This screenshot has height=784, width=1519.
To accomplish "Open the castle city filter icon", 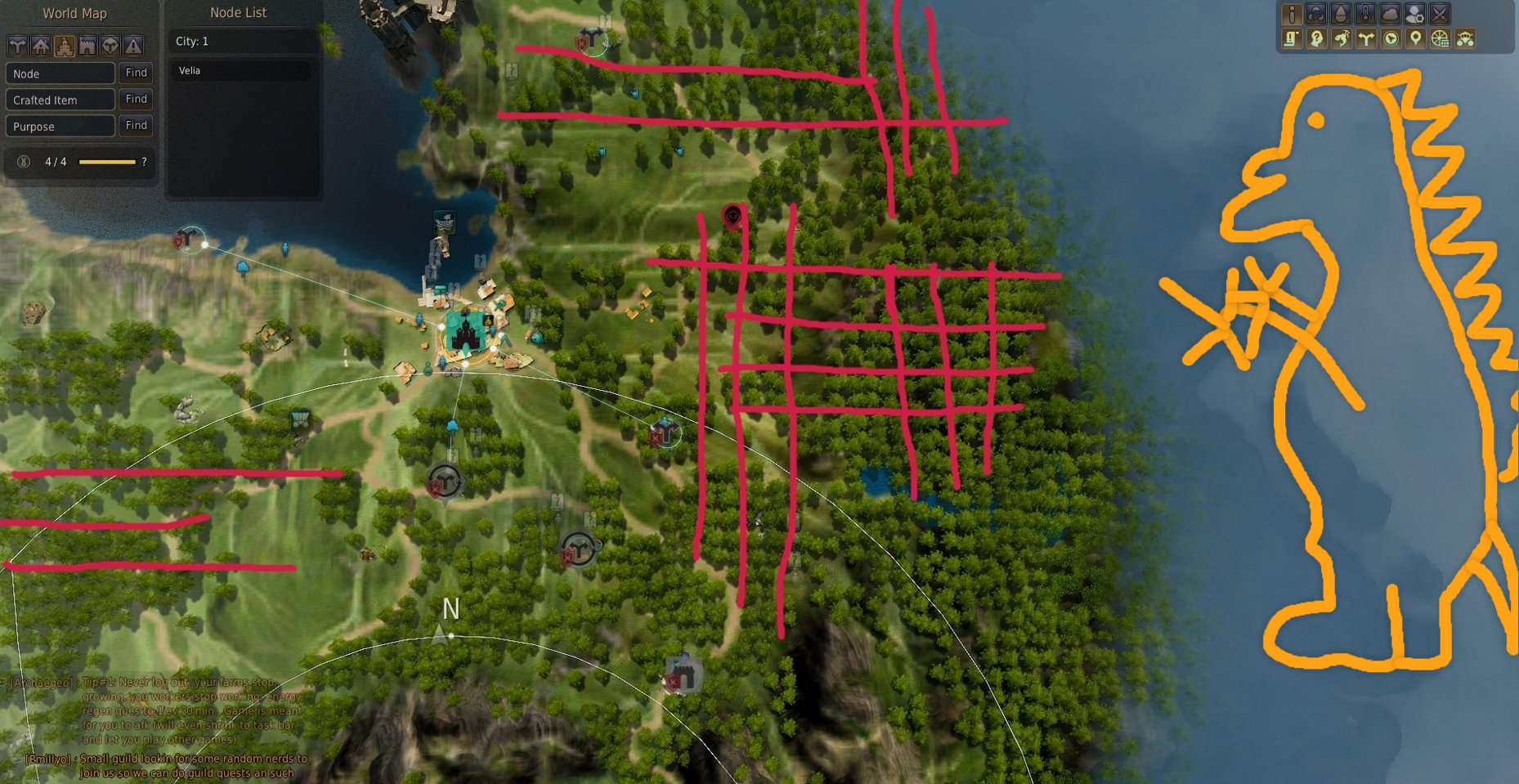I will (65, 46).
